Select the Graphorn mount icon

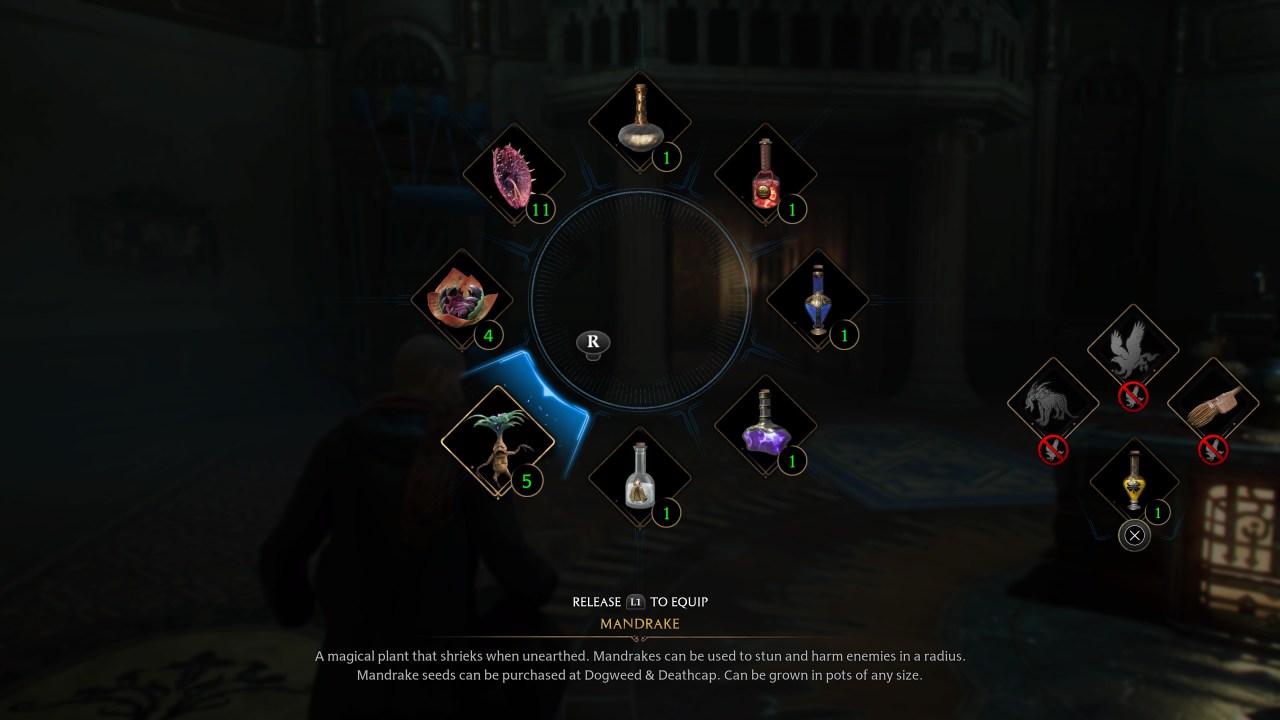tap(1053, 400)
